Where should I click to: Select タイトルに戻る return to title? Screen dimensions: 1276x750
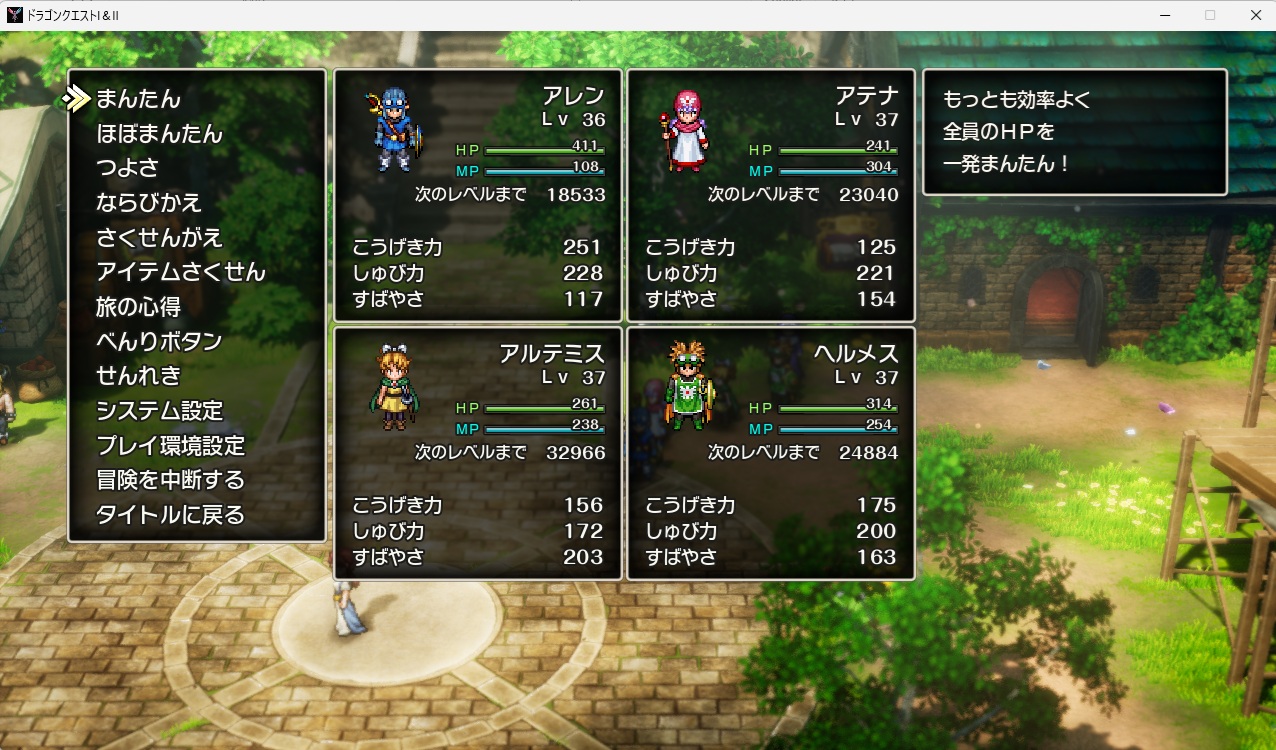170,515
